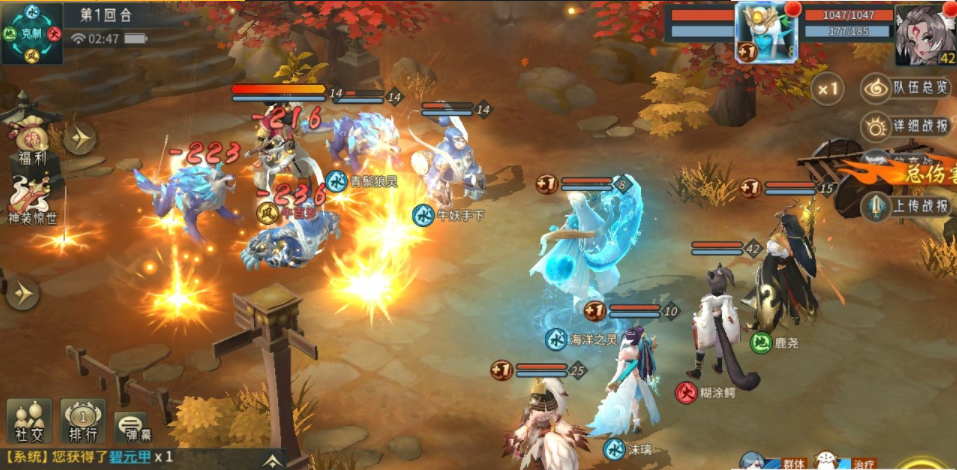The height and width of the screenshot is (470, 957).
Task: Show the 排行 ranking board
Action: [83, 421]
